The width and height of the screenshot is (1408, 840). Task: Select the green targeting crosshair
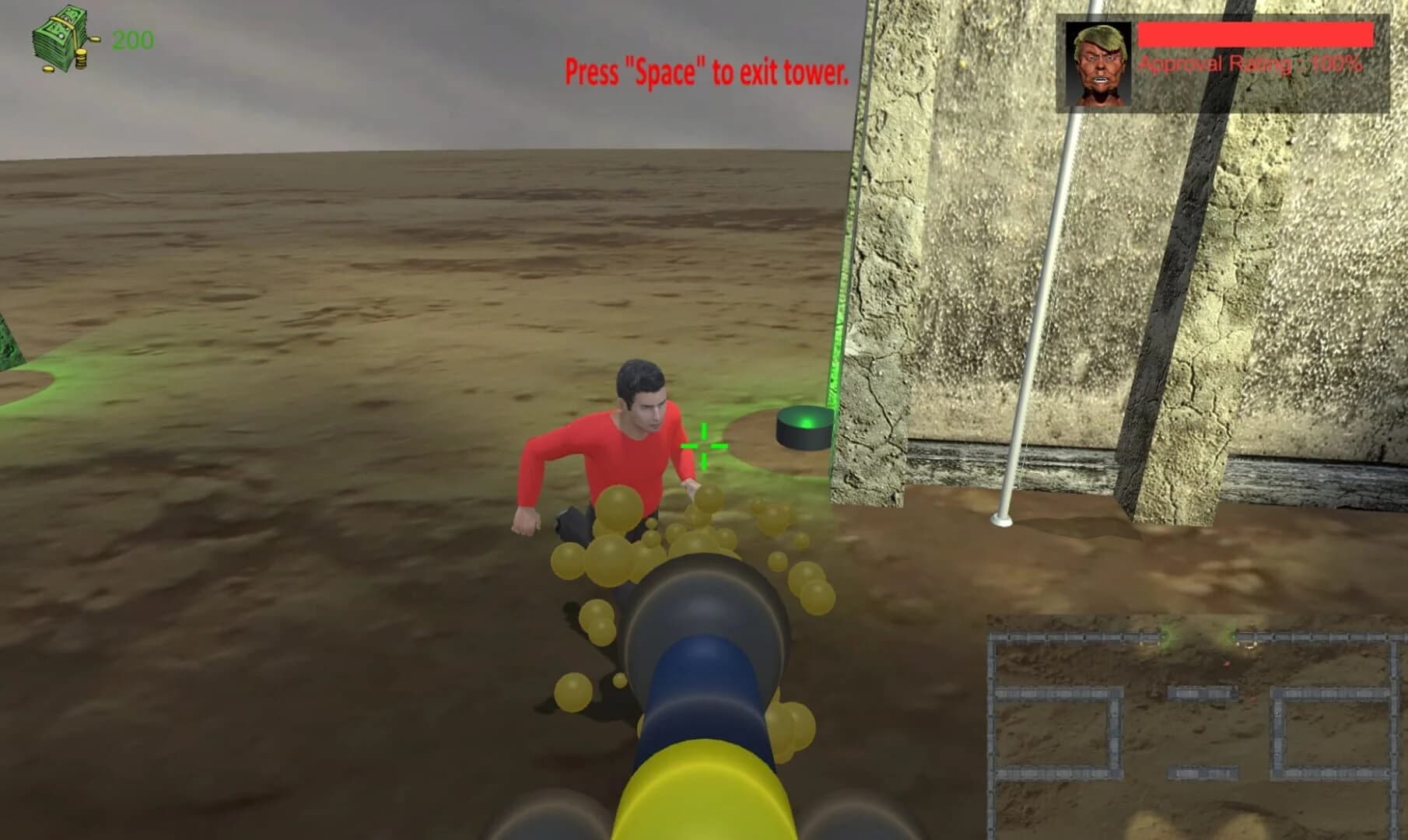[702, 447]
